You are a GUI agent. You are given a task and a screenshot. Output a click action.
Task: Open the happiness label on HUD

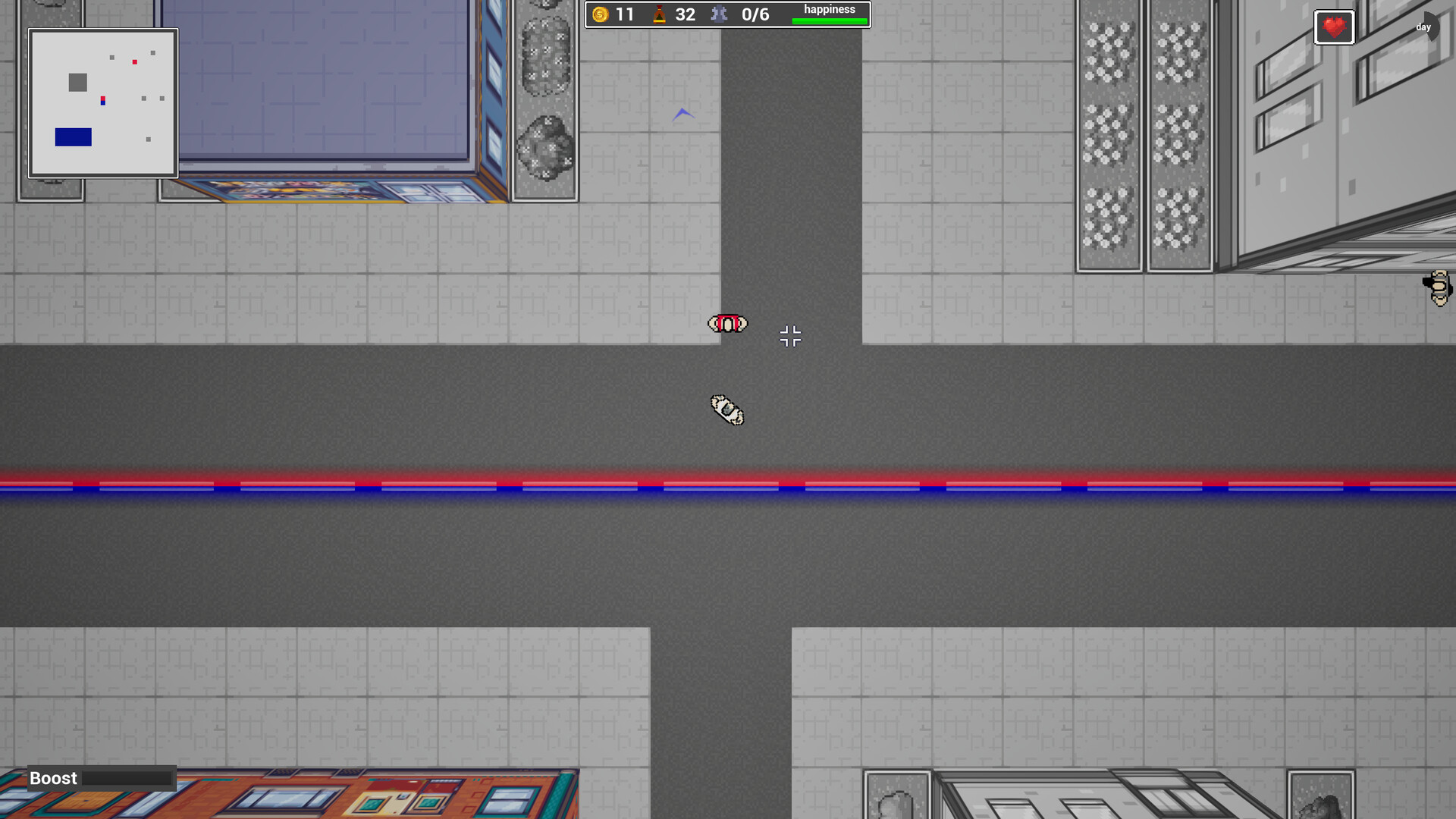coord(830,9)
